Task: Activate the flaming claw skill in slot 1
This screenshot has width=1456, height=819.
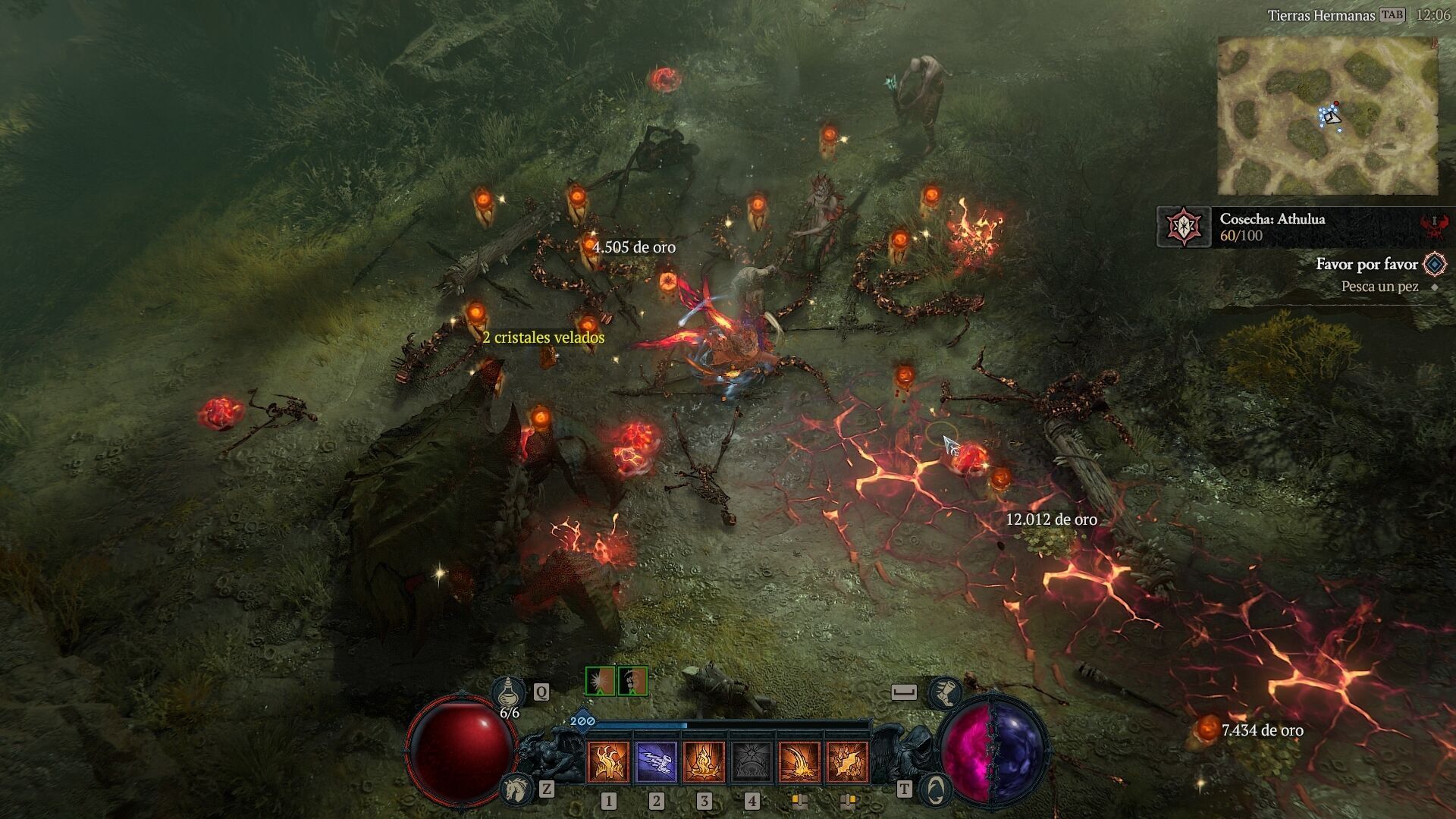Action: [608, 762]
